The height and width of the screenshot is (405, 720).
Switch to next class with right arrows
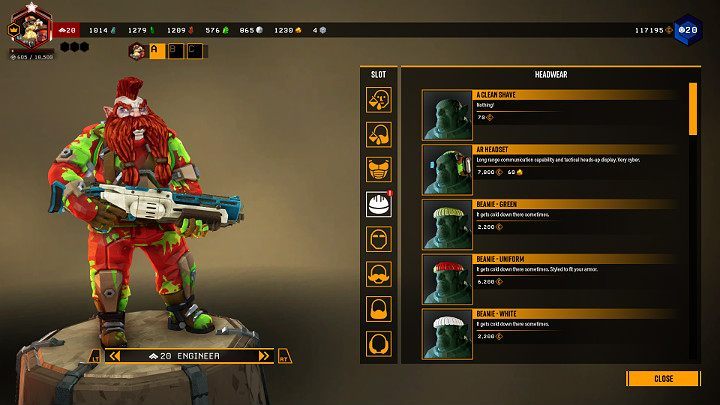[x=265, y=356]
